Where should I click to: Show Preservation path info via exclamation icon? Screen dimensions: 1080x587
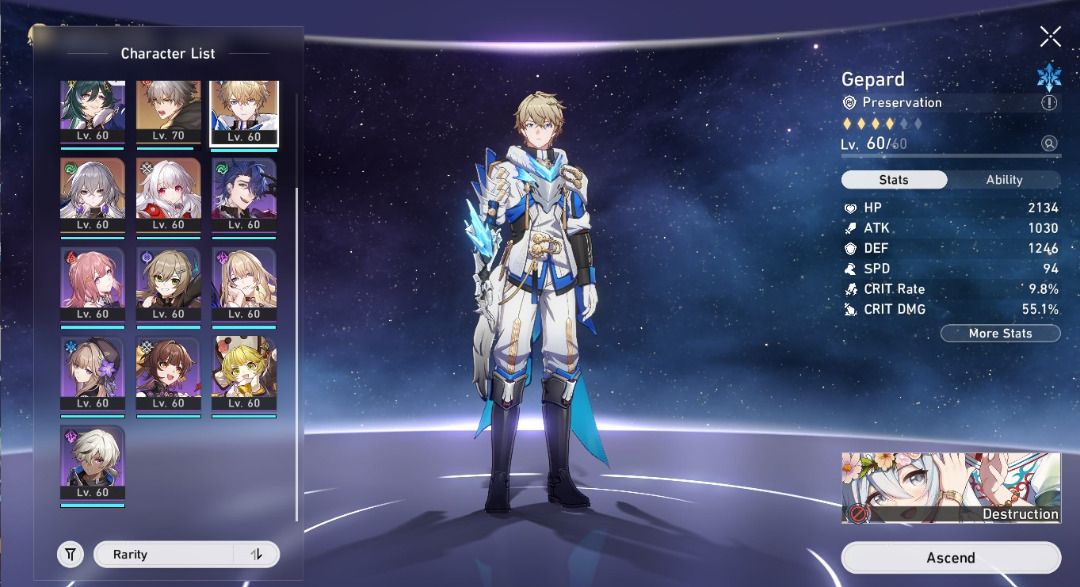coord(1049,102)
